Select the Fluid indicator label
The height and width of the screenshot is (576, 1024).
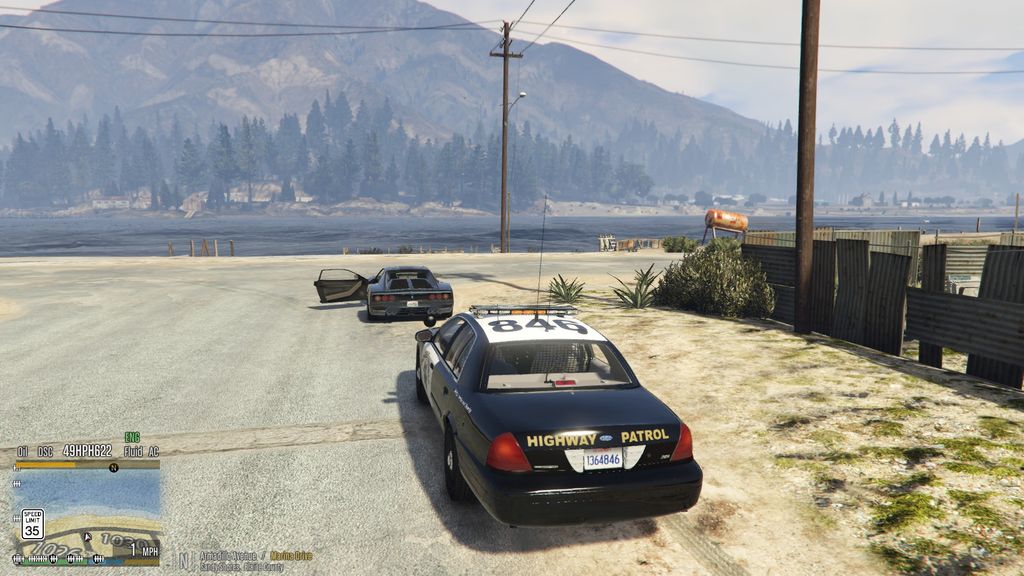pyautogui.click(x=133, y=451)
